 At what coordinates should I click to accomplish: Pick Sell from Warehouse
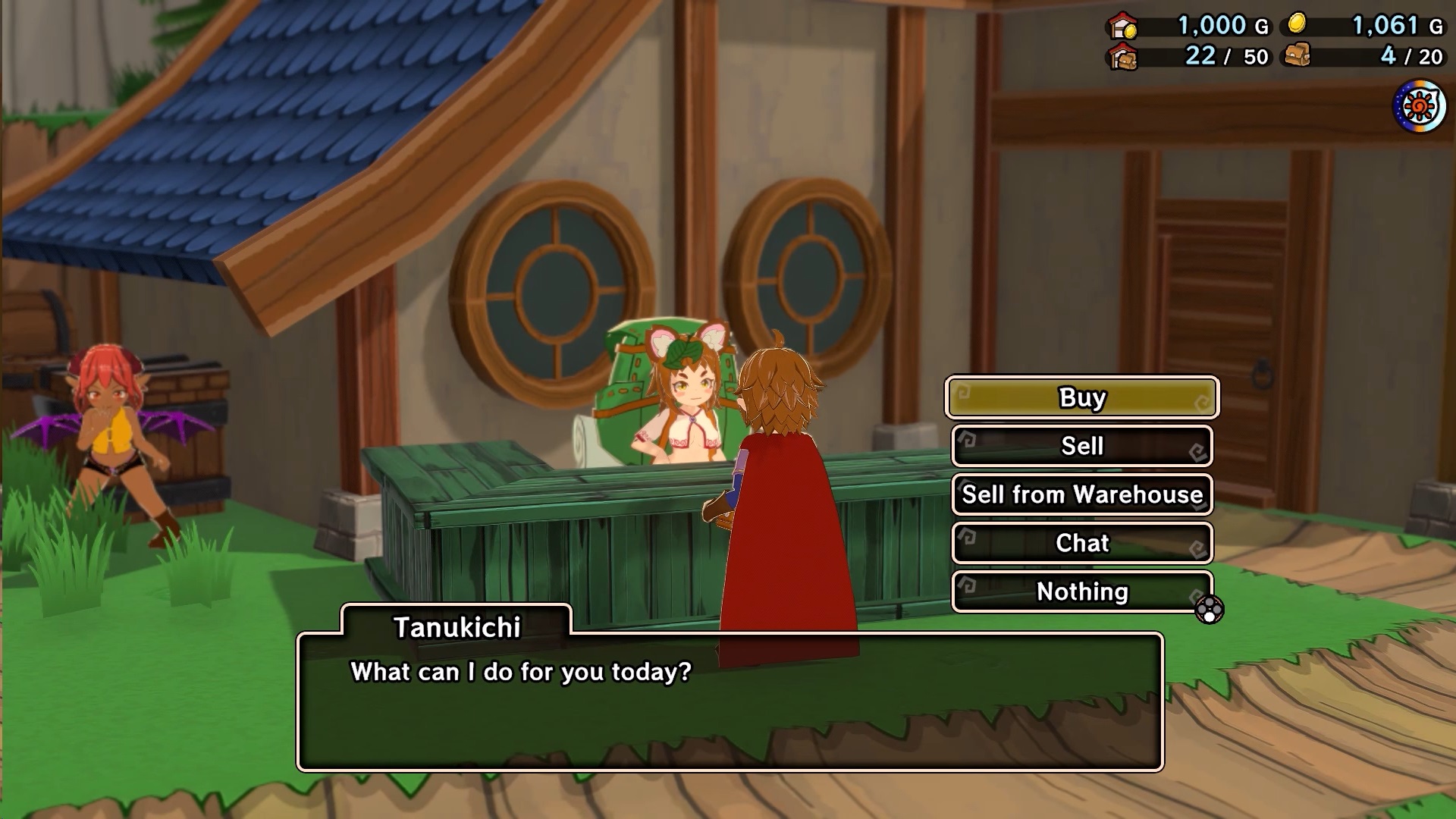(1081, 494)
